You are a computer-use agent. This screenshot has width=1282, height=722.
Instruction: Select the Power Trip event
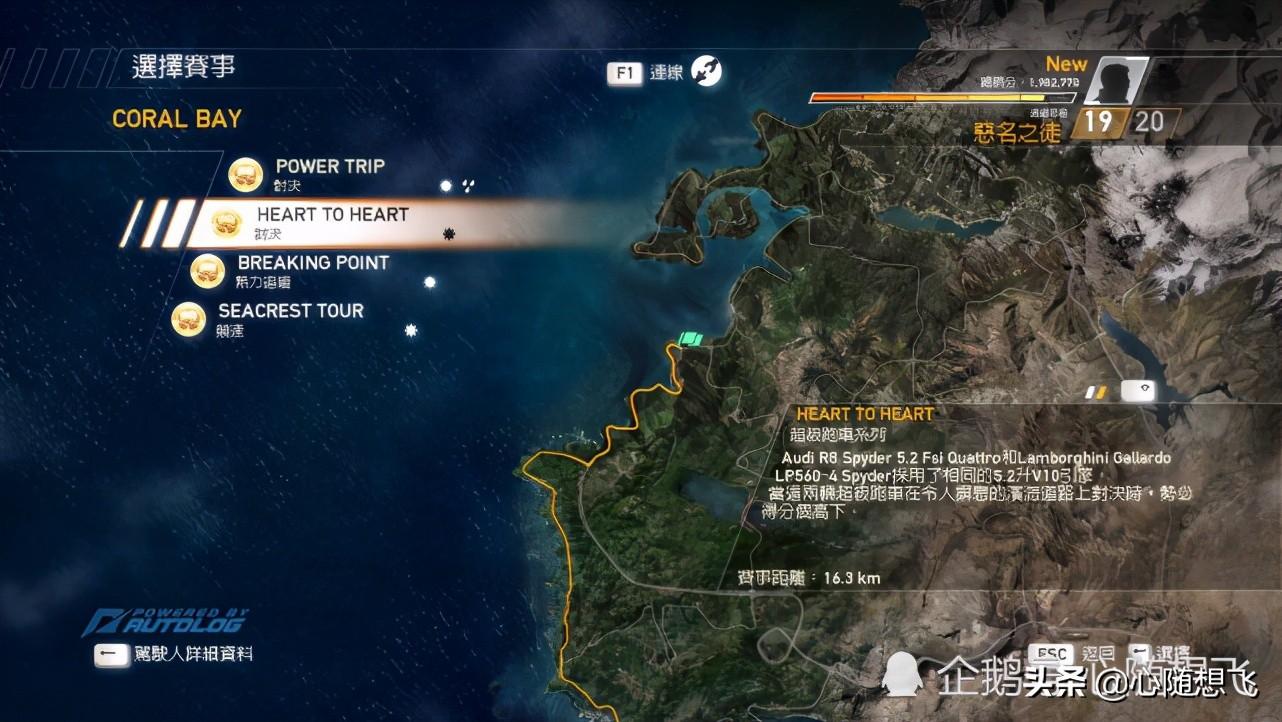click(329, 167)
